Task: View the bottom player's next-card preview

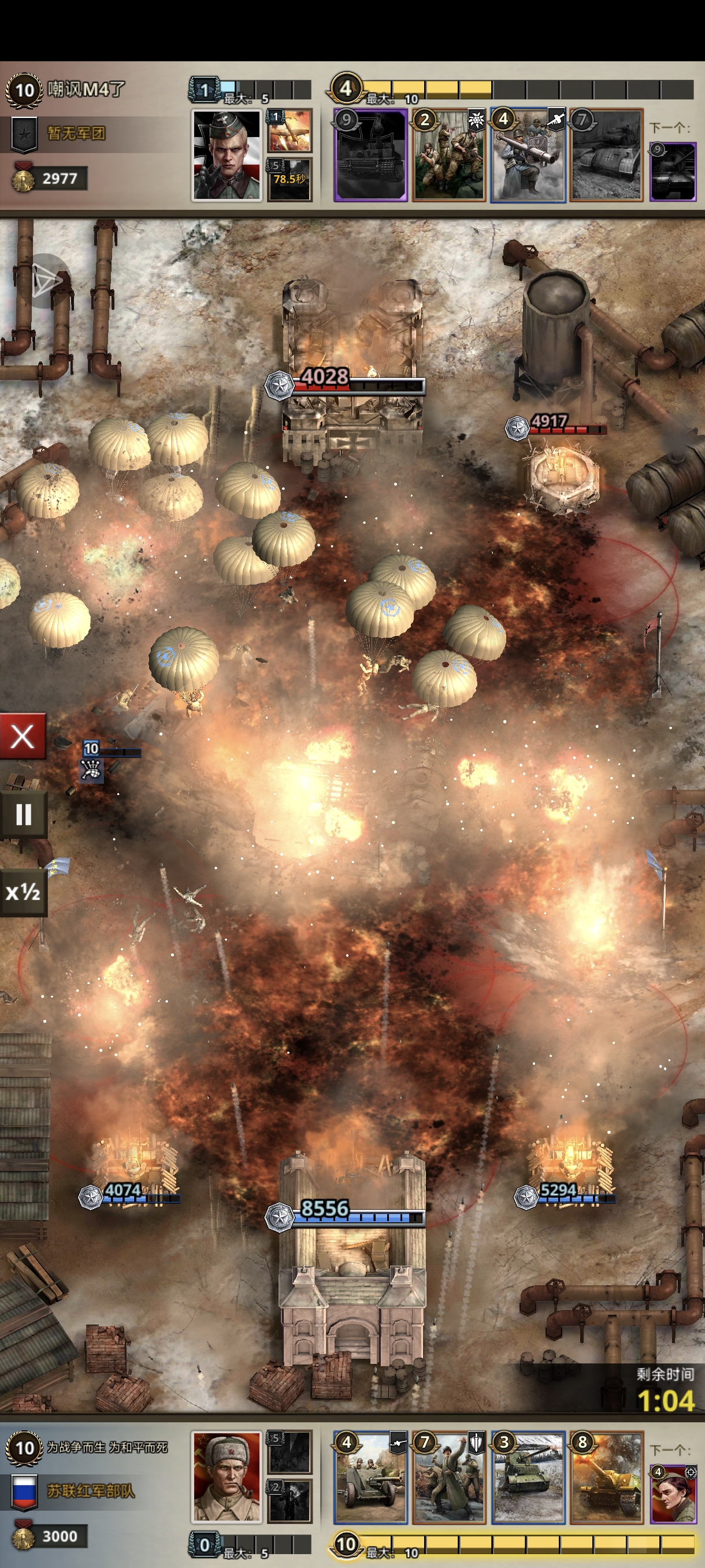Action: [x=672, y=1491]
